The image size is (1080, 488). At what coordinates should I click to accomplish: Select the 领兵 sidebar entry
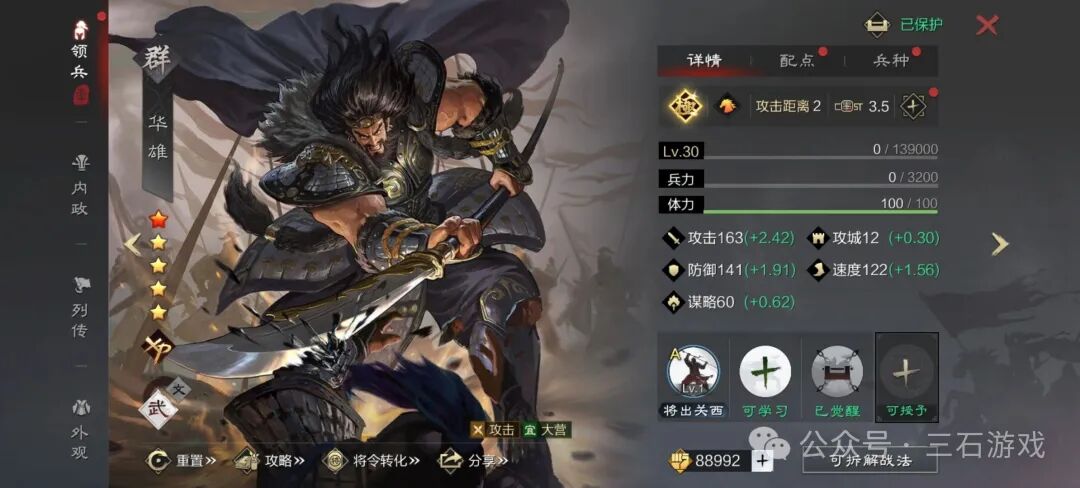[80, 60]
